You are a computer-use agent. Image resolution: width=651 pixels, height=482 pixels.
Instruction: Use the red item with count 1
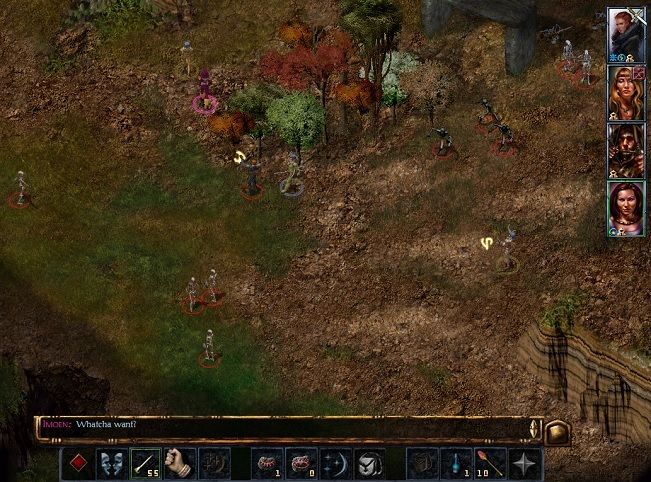click(267, 463)
